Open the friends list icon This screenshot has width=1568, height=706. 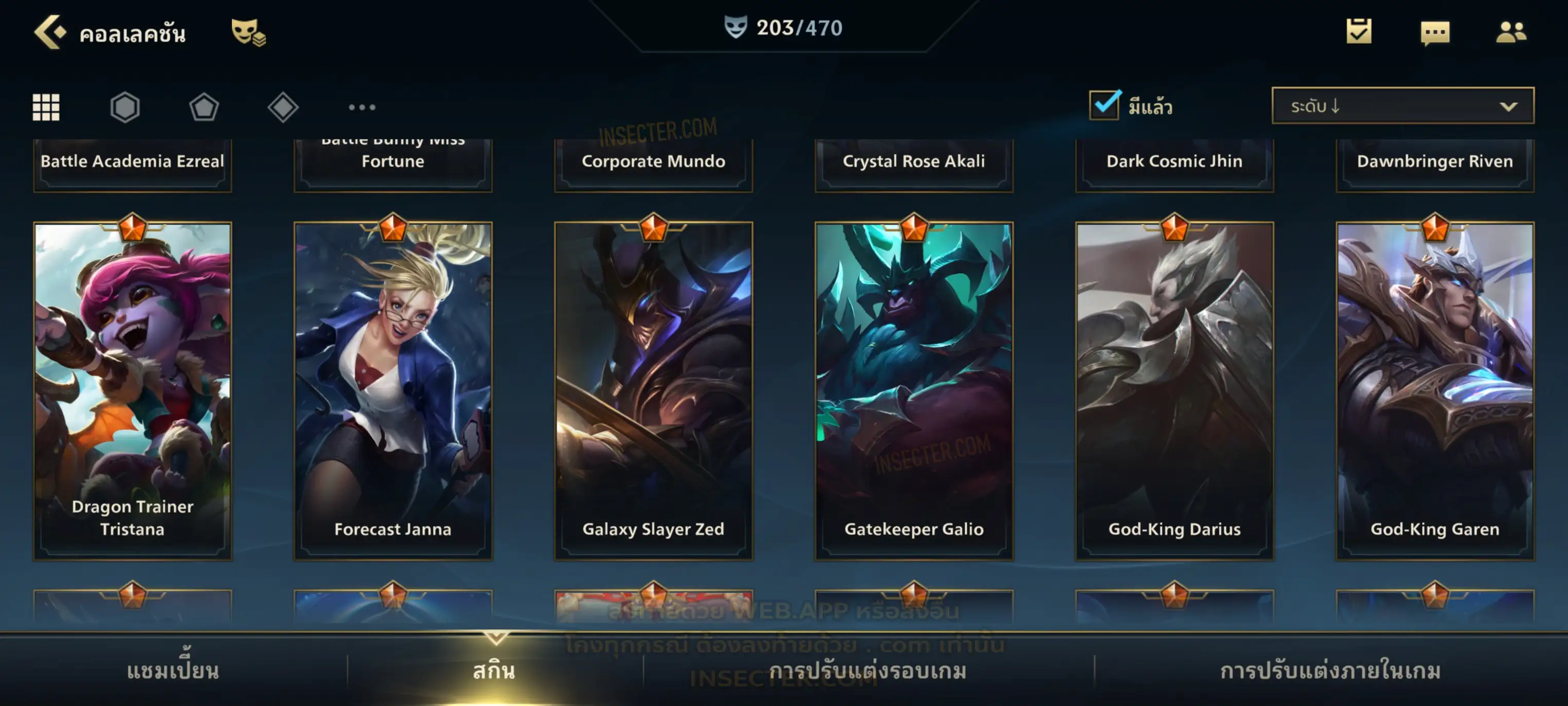[x=1511, y=32]
